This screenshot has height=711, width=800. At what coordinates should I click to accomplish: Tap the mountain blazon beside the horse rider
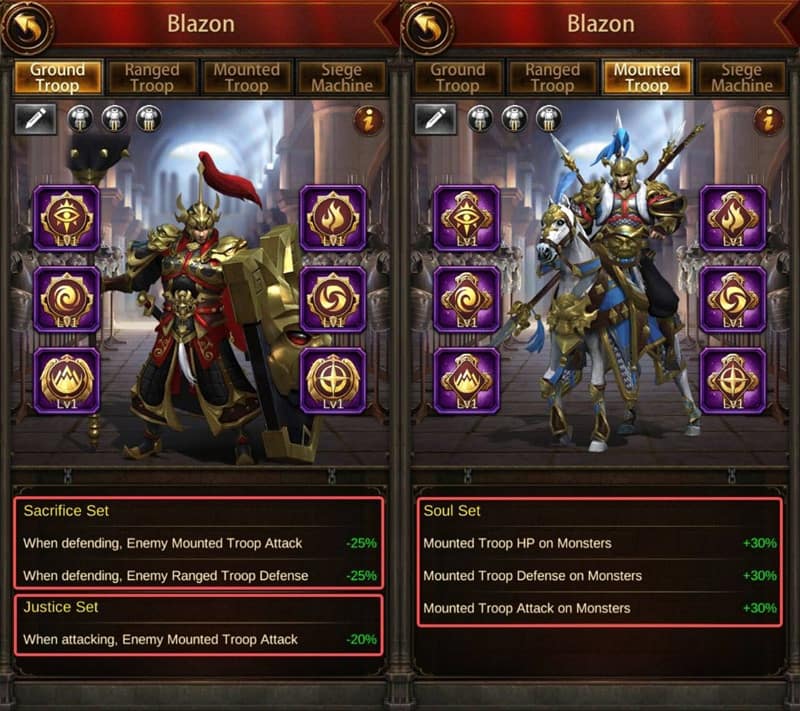click(x=466, y=380)
